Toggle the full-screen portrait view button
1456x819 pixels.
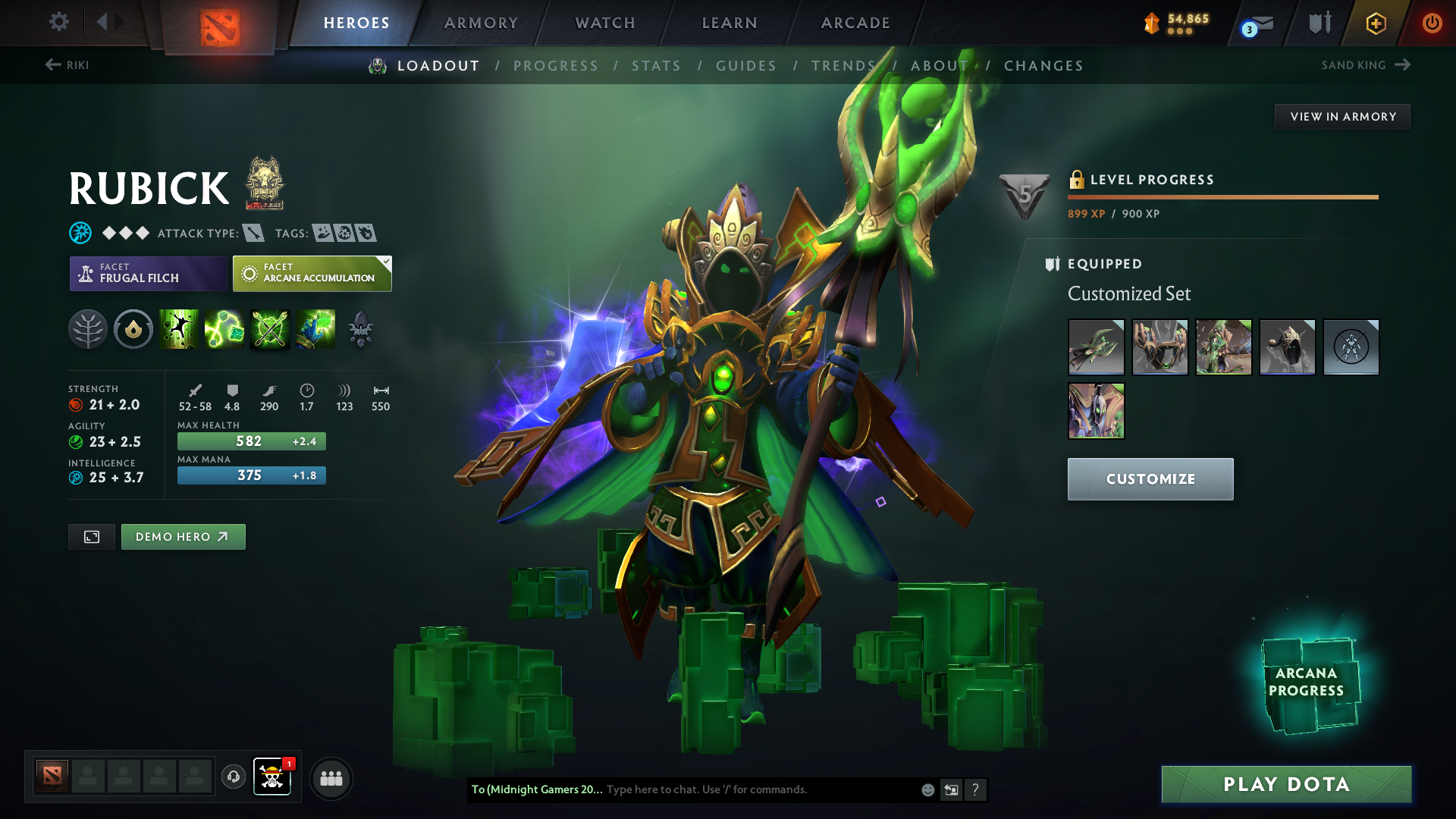tap(91, 536)
